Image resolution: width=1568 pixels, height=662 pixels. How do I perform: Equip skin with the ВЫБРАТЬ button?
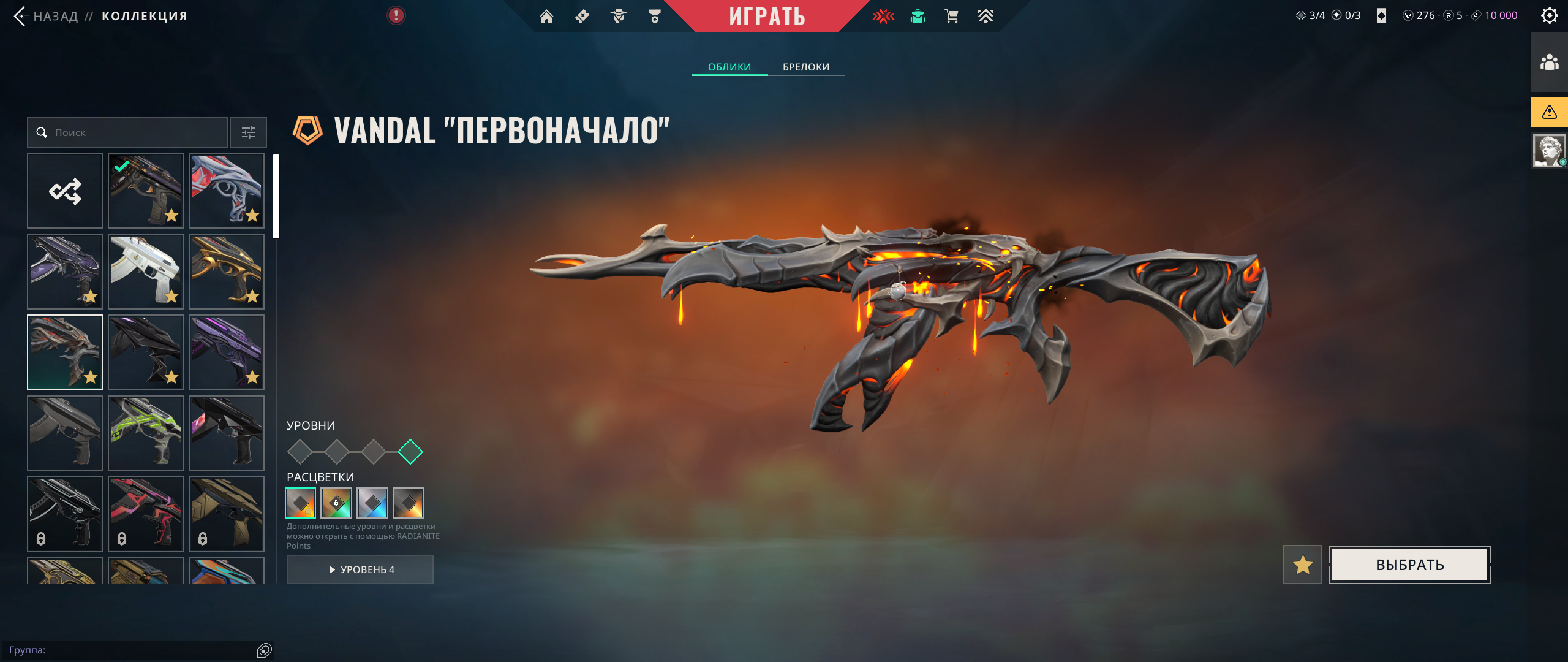1409,565
